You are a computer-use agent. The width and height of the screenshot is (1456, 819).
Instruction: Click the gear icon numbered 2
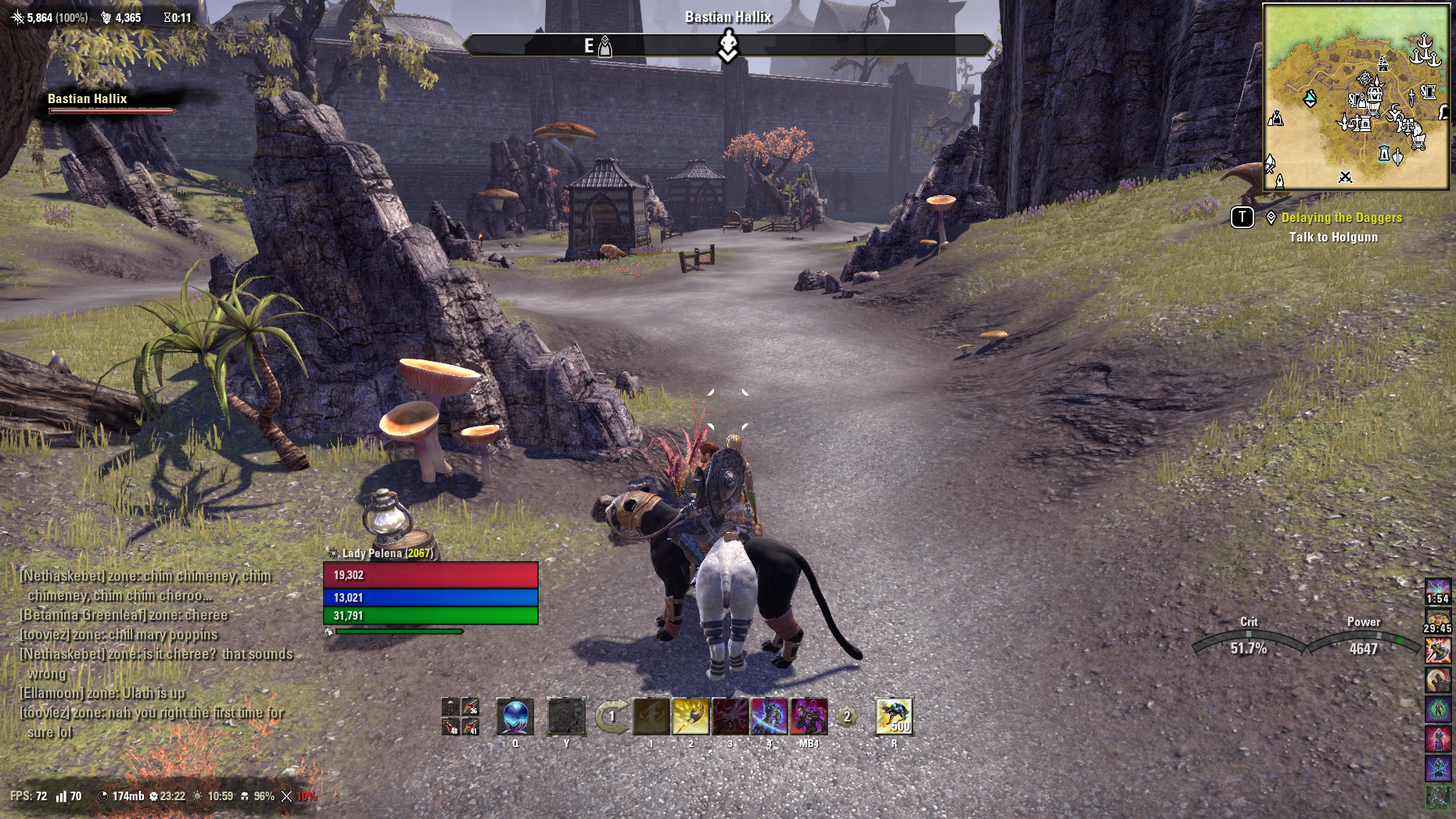(x=846, y=717)
